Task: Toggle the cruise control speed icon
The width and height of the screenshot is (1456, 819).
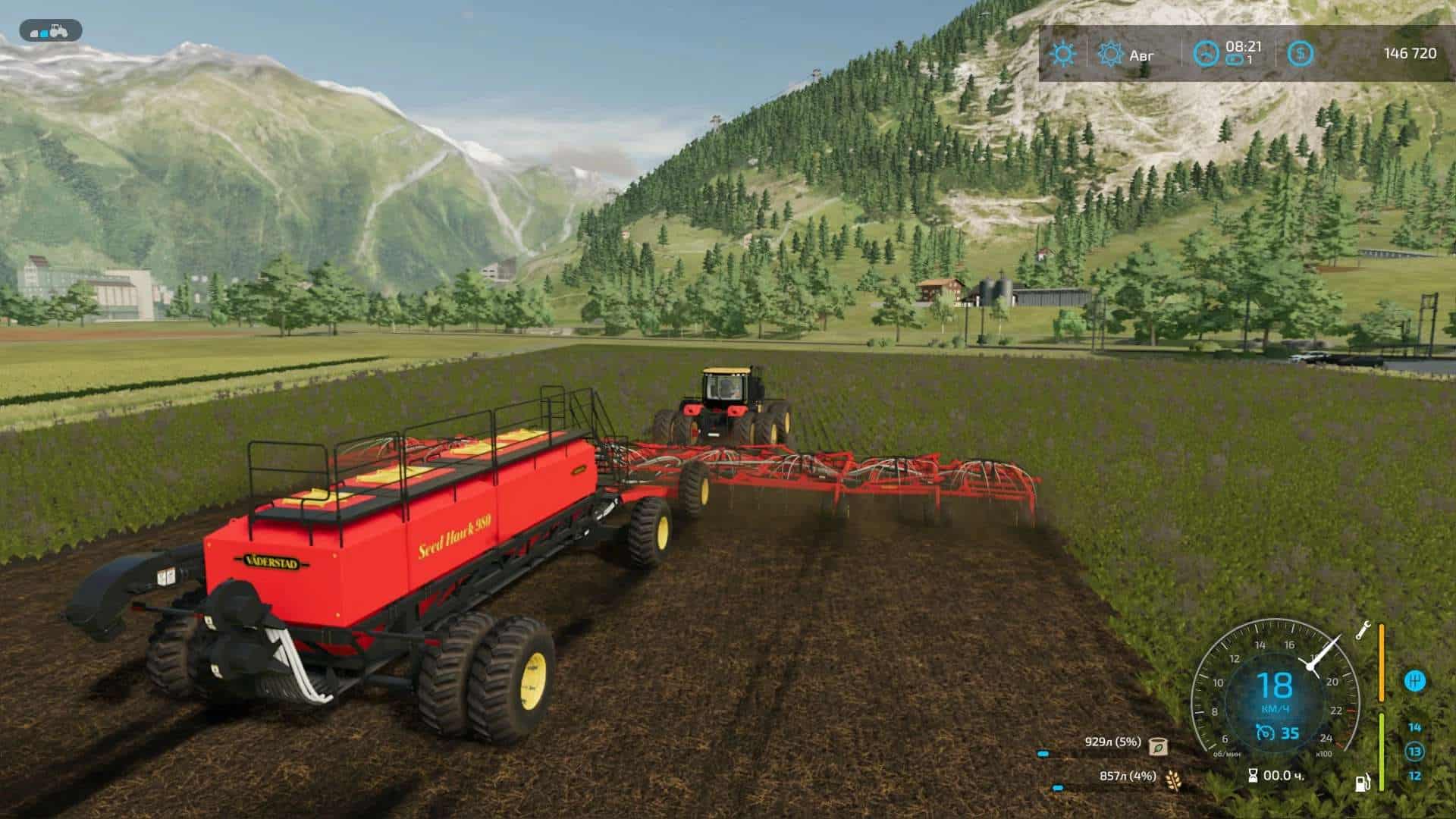Action: (x=1264, y=733)
